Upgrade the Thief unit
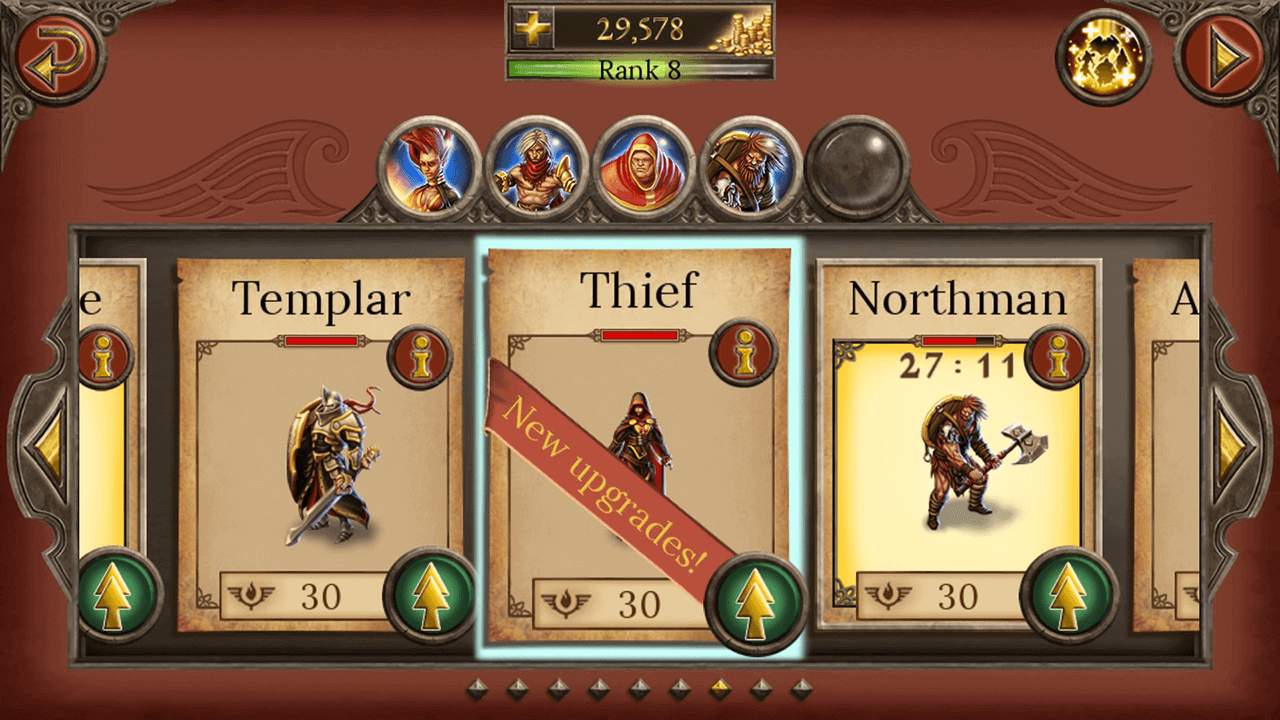This screenshot has height=720, width=1280. tap(755, 601)
